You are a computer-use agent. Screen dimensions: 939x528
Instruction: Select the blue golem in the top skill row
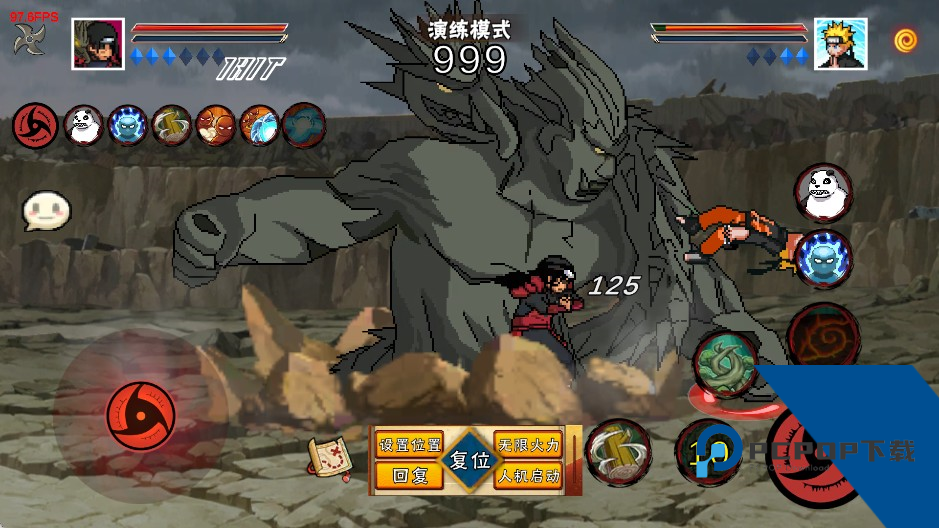[127, 125]
